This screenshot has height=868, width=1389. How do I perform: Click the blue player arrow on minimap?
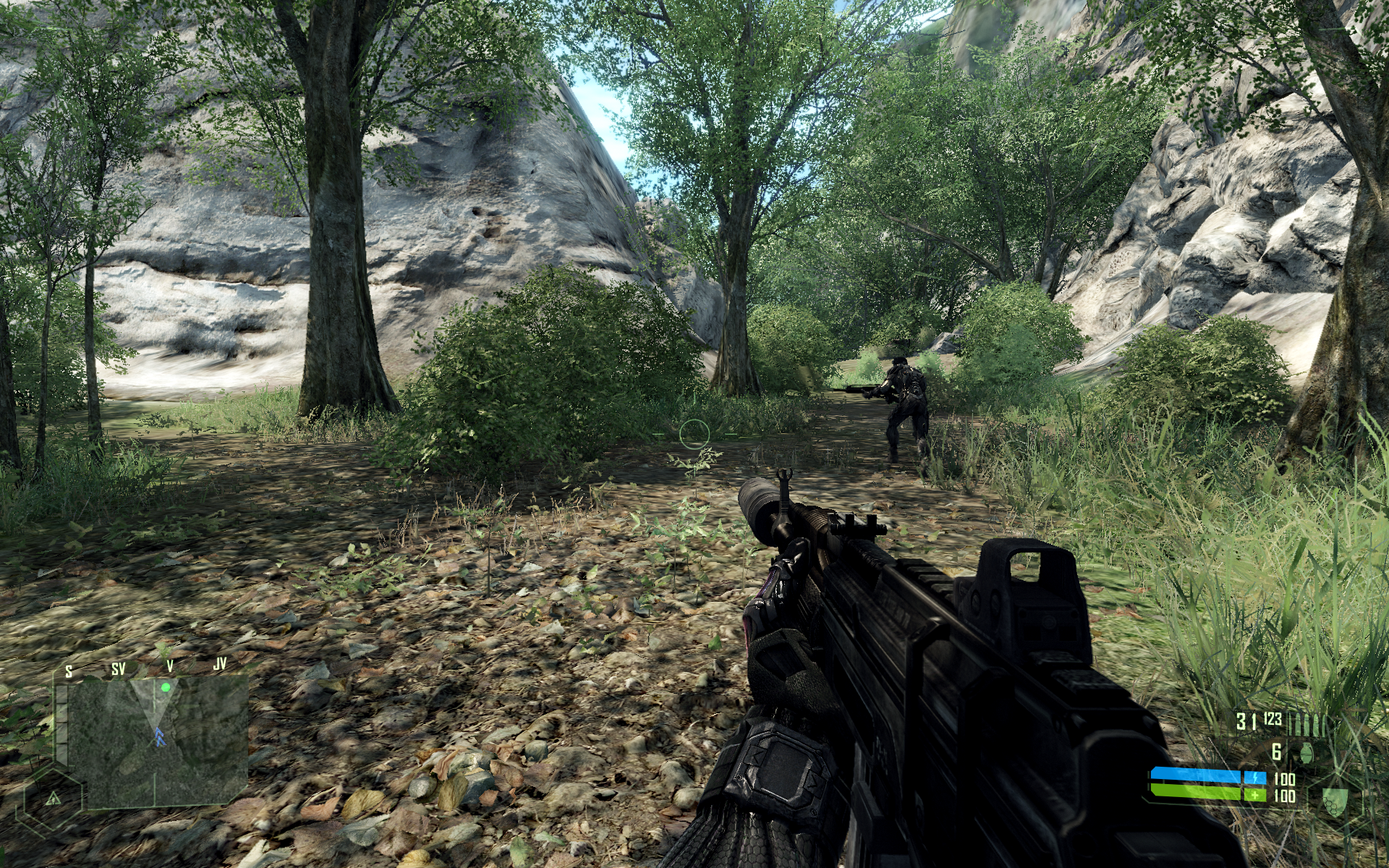point(157,737)
